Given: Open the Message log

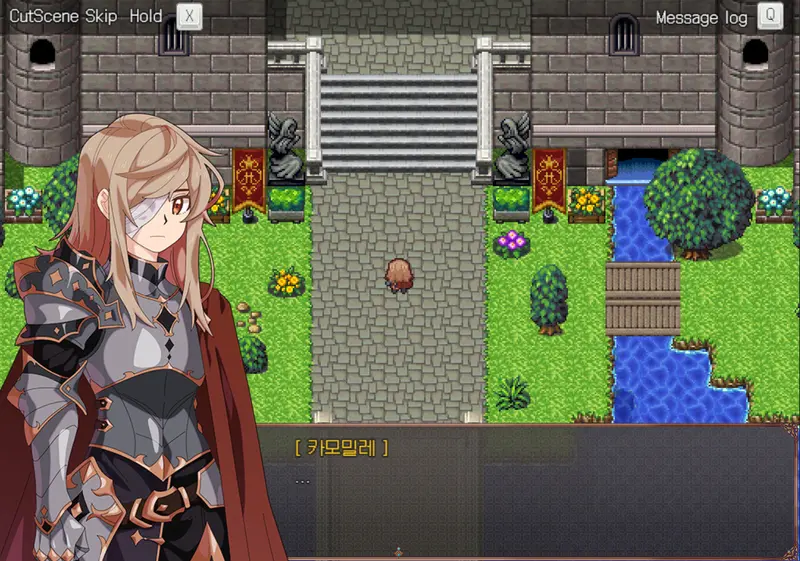Looking at the screenshot, I should [x=769, y=17].
